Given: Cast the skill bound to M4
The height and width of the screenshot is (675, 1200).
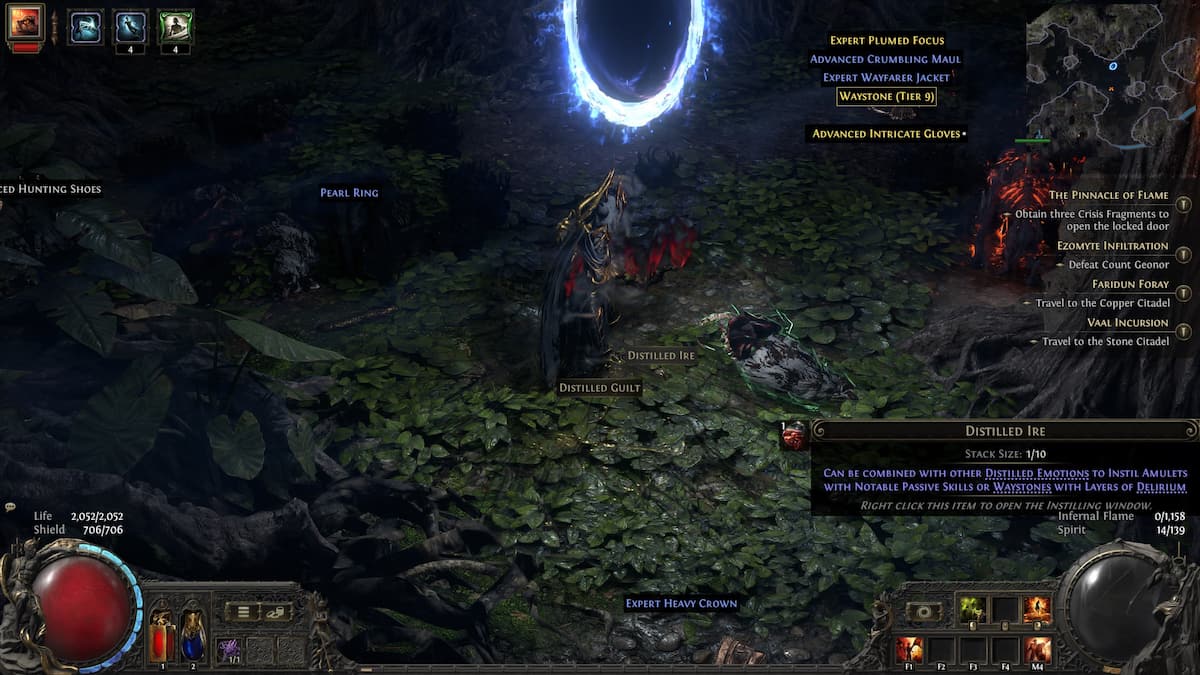Looking at the screenshot, I should pyautogui.click(x=1037, y=649).
